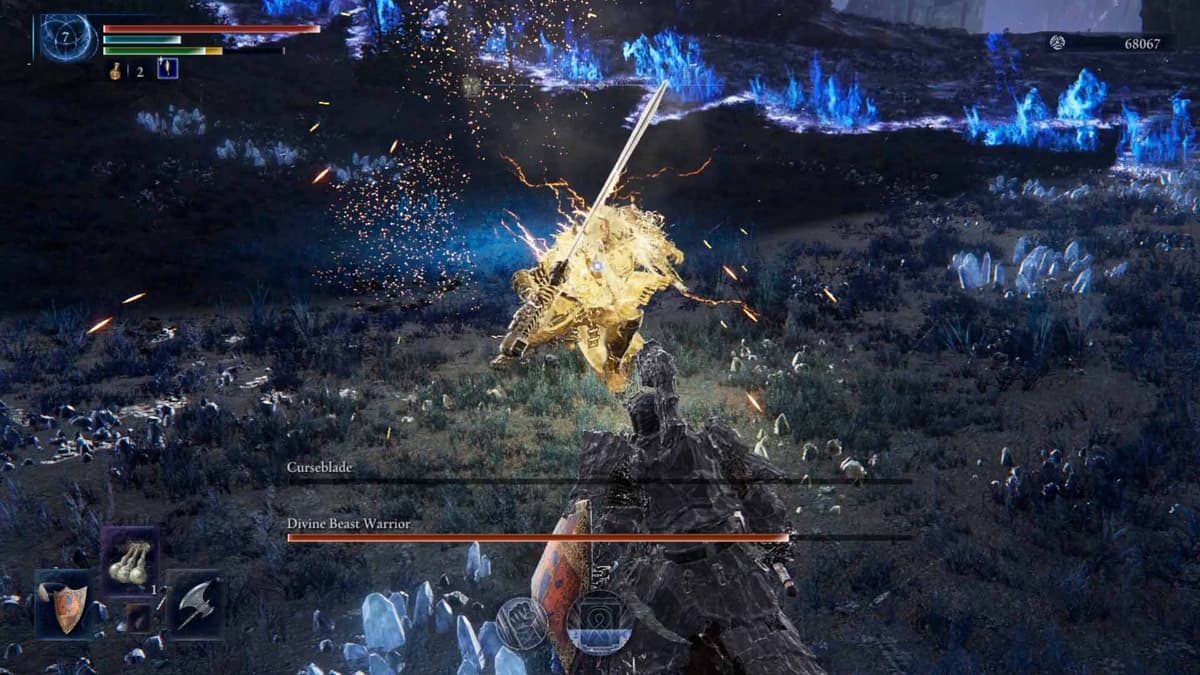Trigger the partly charged ultimate art icon
This screenshot has height=675, width=1200.
point(598,622)
